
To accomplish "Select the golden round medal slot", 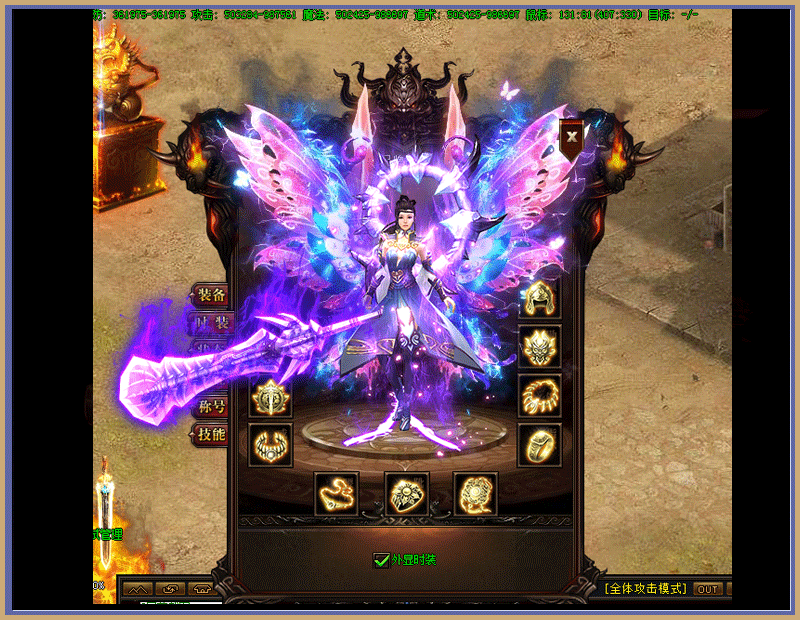I will [x=270, y=396].
